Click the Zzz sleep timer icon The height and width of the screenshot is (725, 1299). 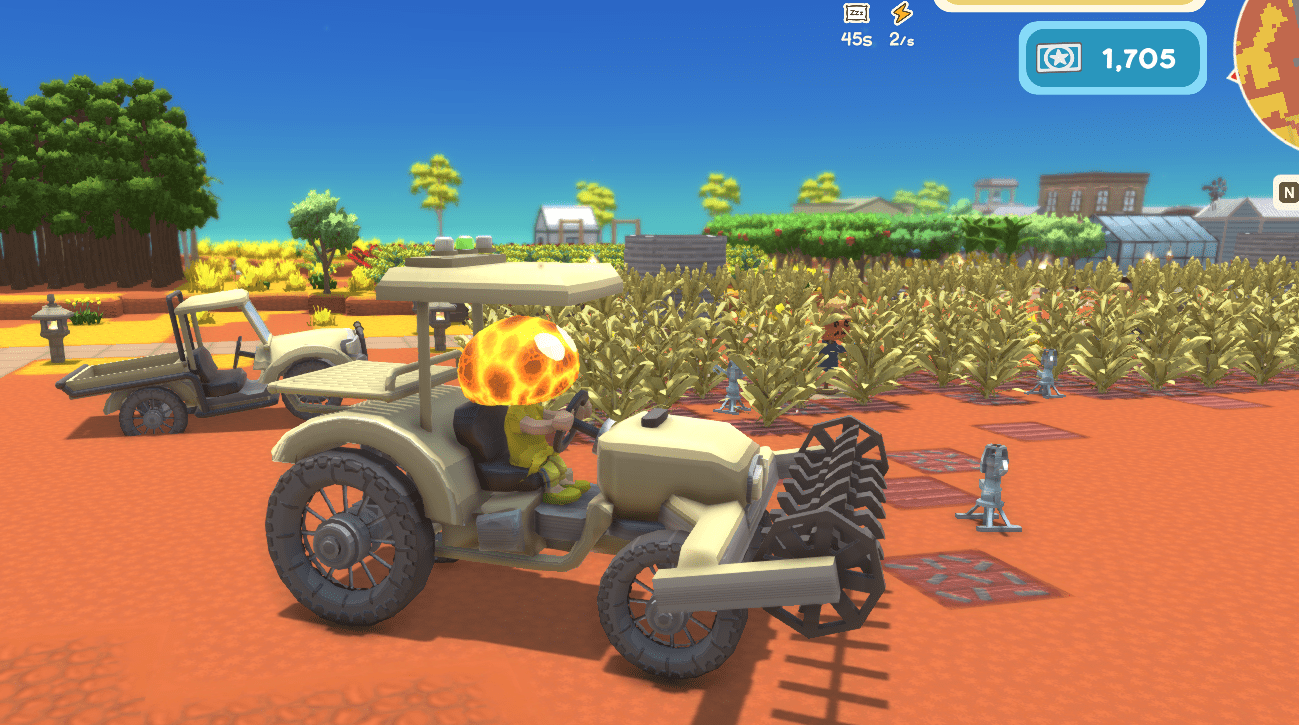pyautogui.click(x=855, y=13)
